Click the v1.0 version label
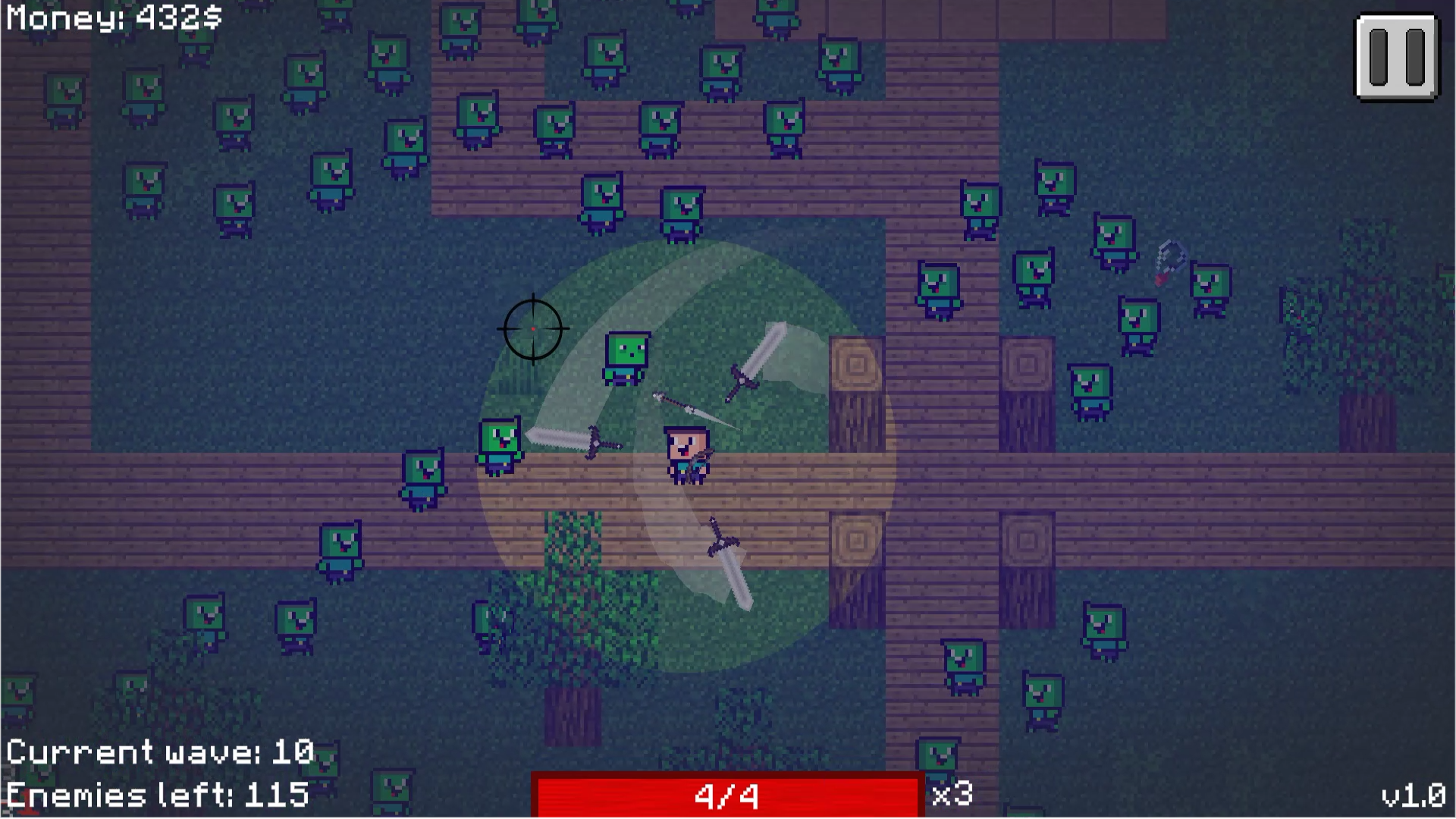 [x=1416, y=794]
